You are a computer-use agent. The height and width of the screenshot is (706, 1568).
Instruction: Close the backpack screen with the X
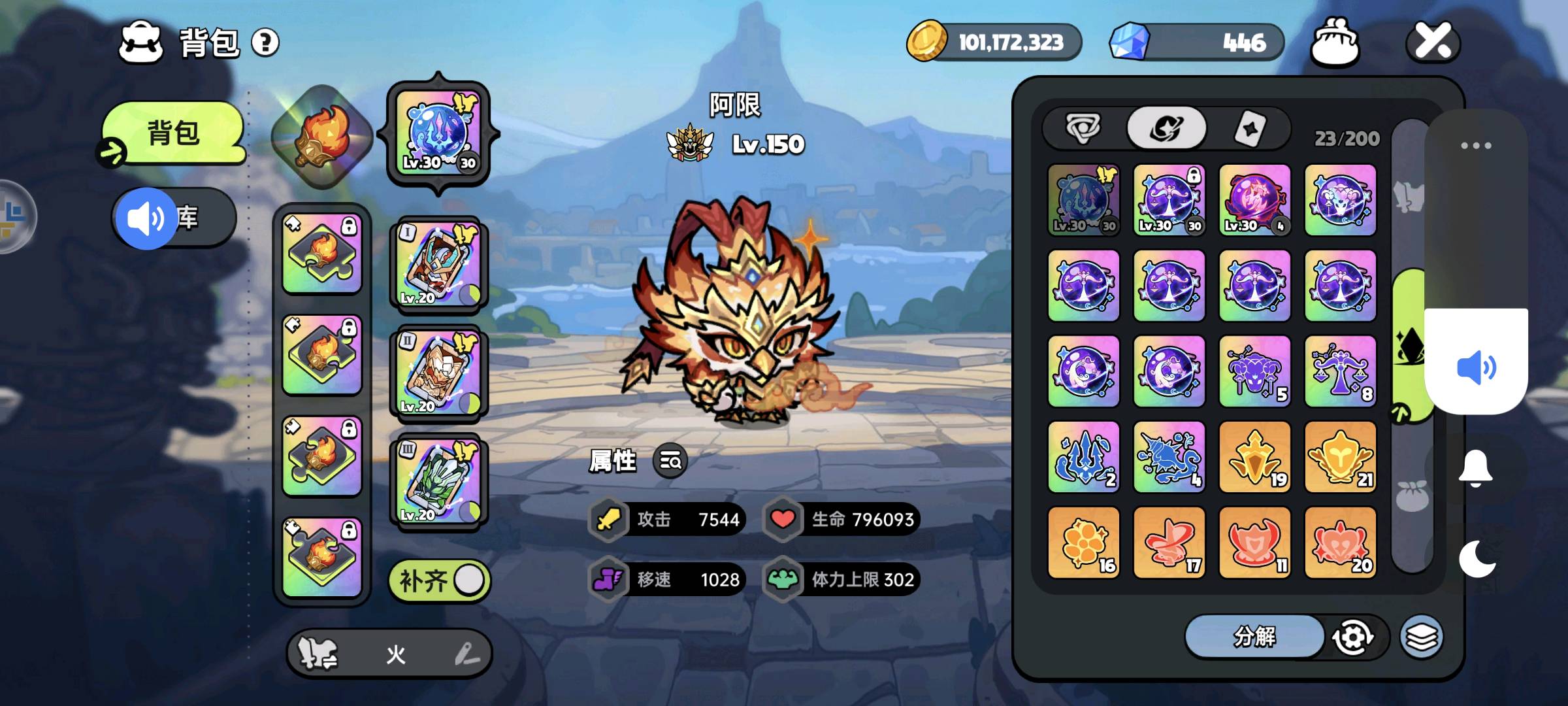(x=1433, y=42)
